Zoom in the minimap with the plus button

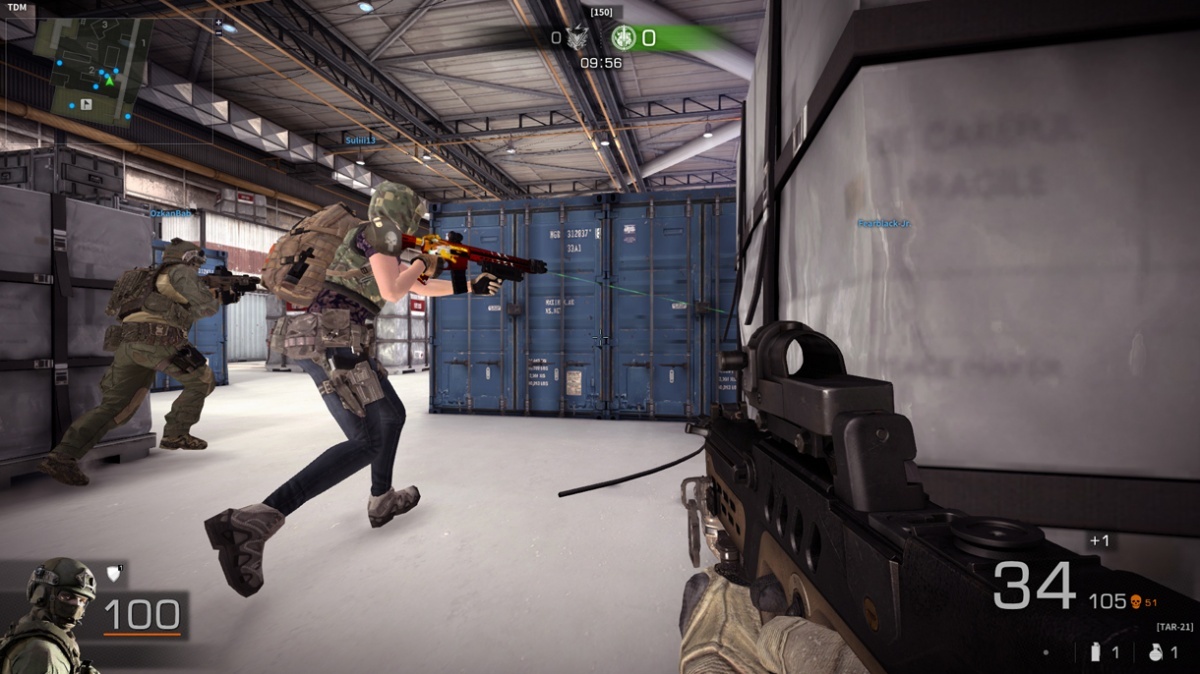(x=219, y=20)
